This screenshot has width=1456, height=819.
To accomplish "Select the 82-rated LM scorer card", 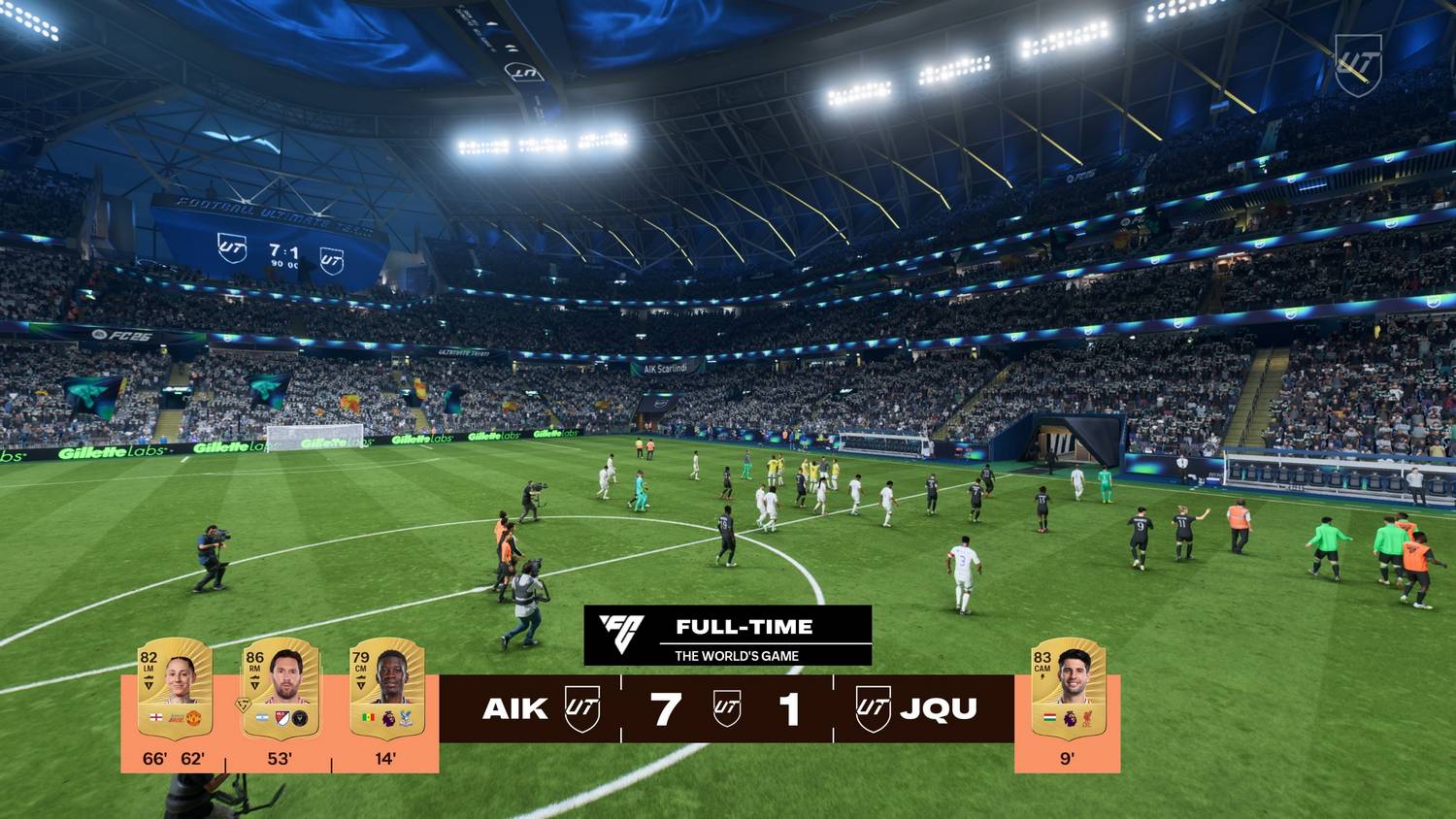I will [176, 688].
